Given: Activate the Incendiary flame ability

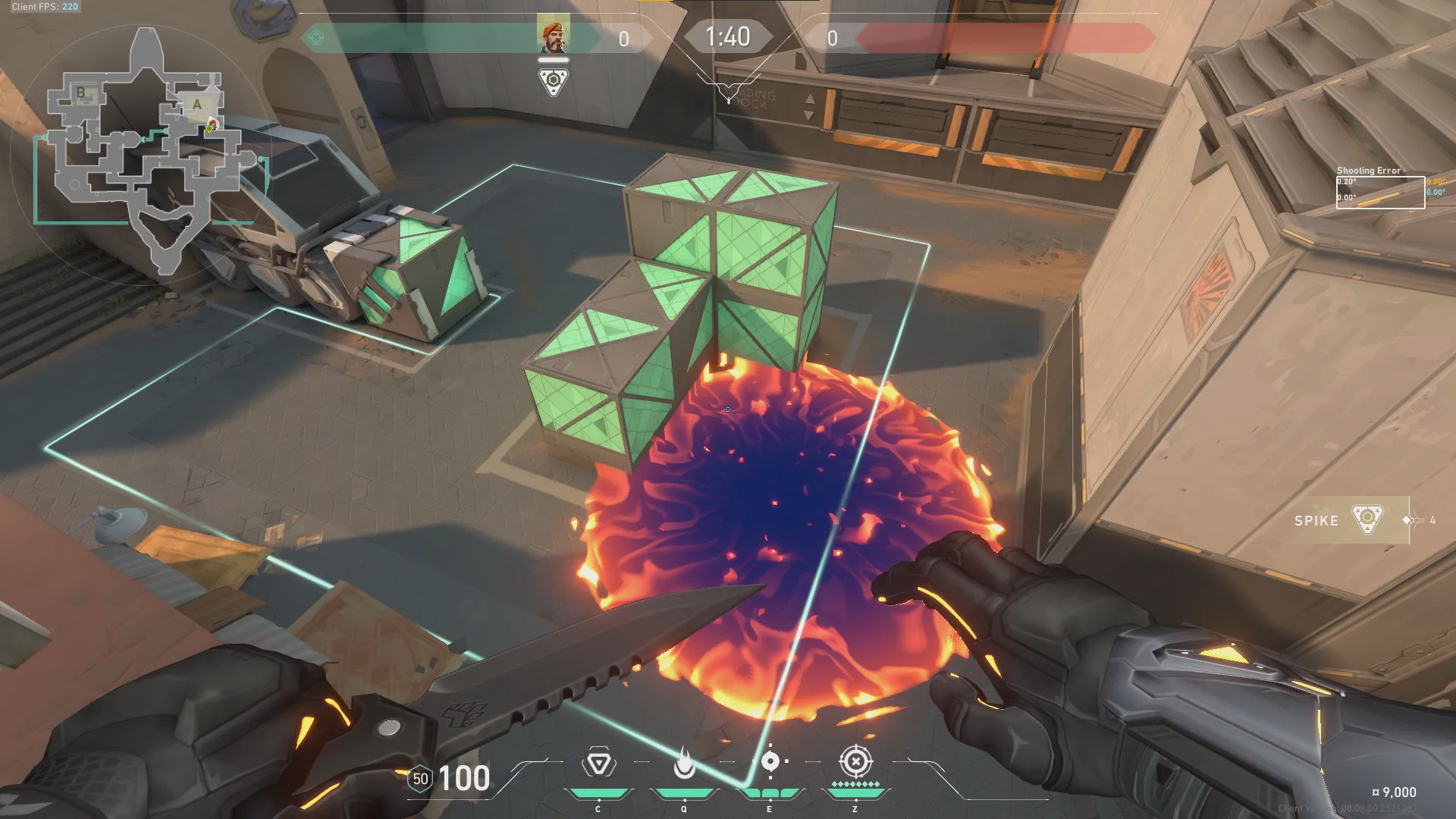Looking at the screenshot, I should click(x=684, y=764).
